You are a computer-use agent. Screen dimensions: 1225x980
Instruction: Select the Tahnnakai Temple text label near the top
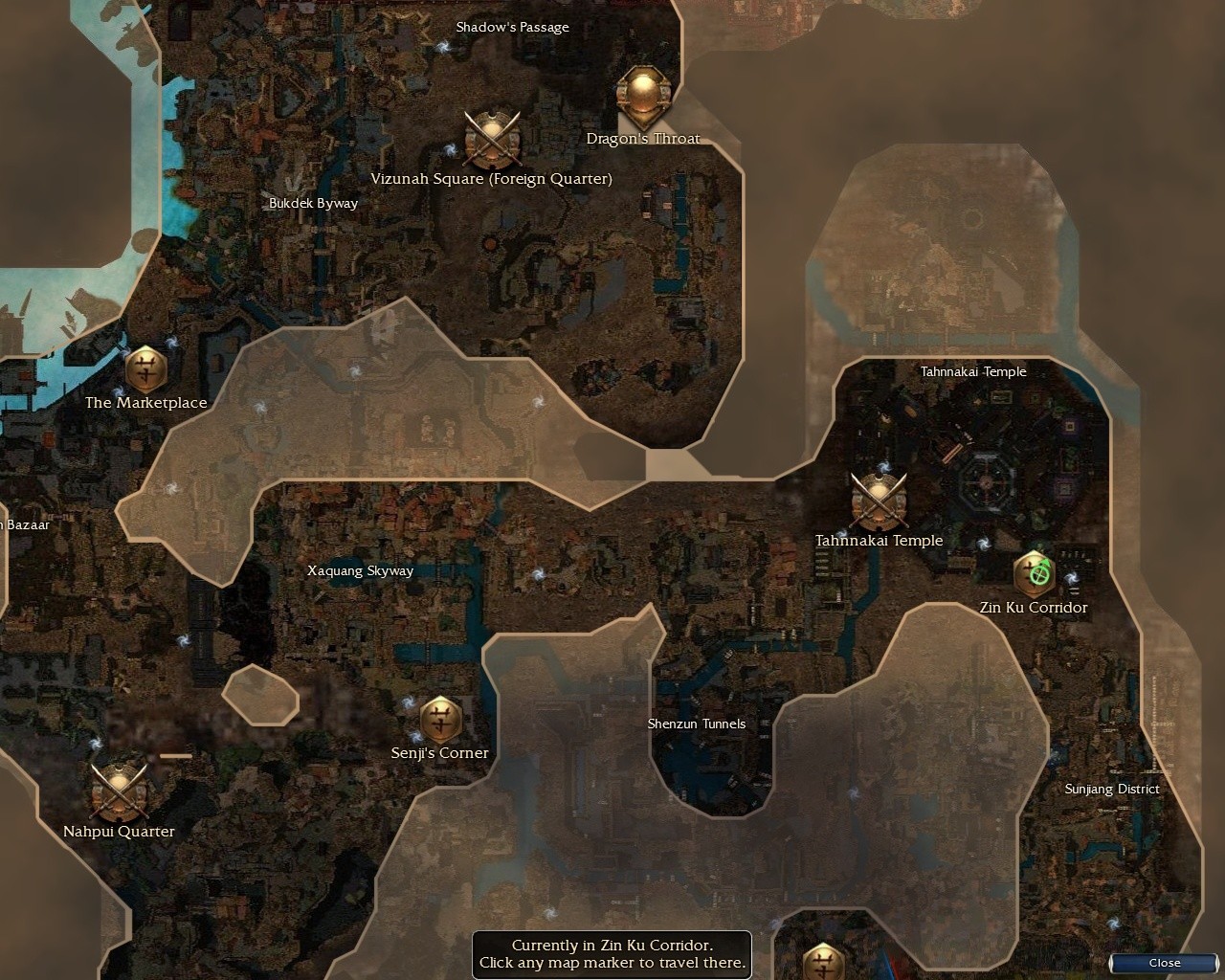(x=973, y=371)
